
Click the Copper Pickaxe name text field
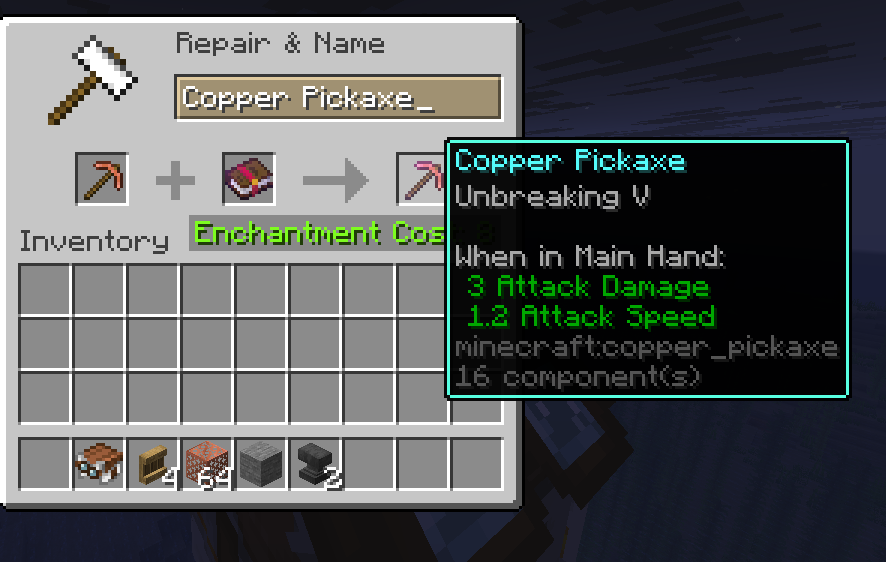337,98
